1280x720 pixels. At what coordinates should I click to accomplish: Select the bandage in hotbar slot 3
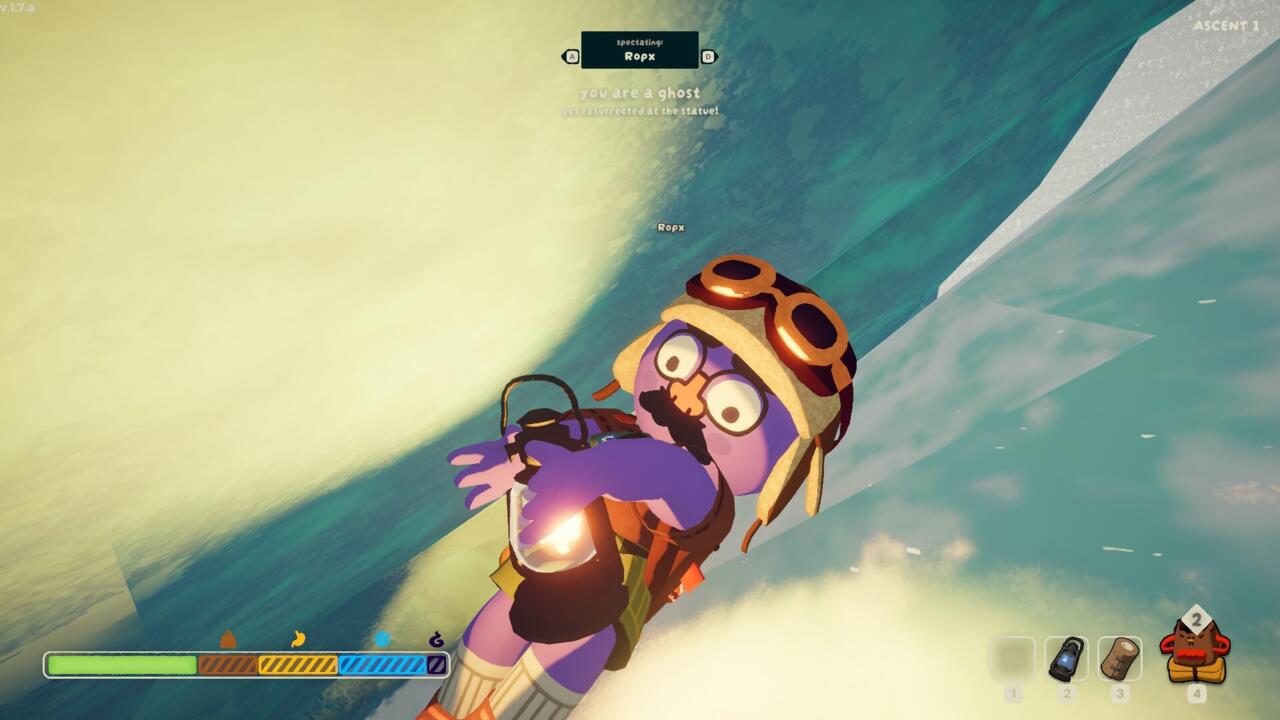click(x=1122, y=656)
